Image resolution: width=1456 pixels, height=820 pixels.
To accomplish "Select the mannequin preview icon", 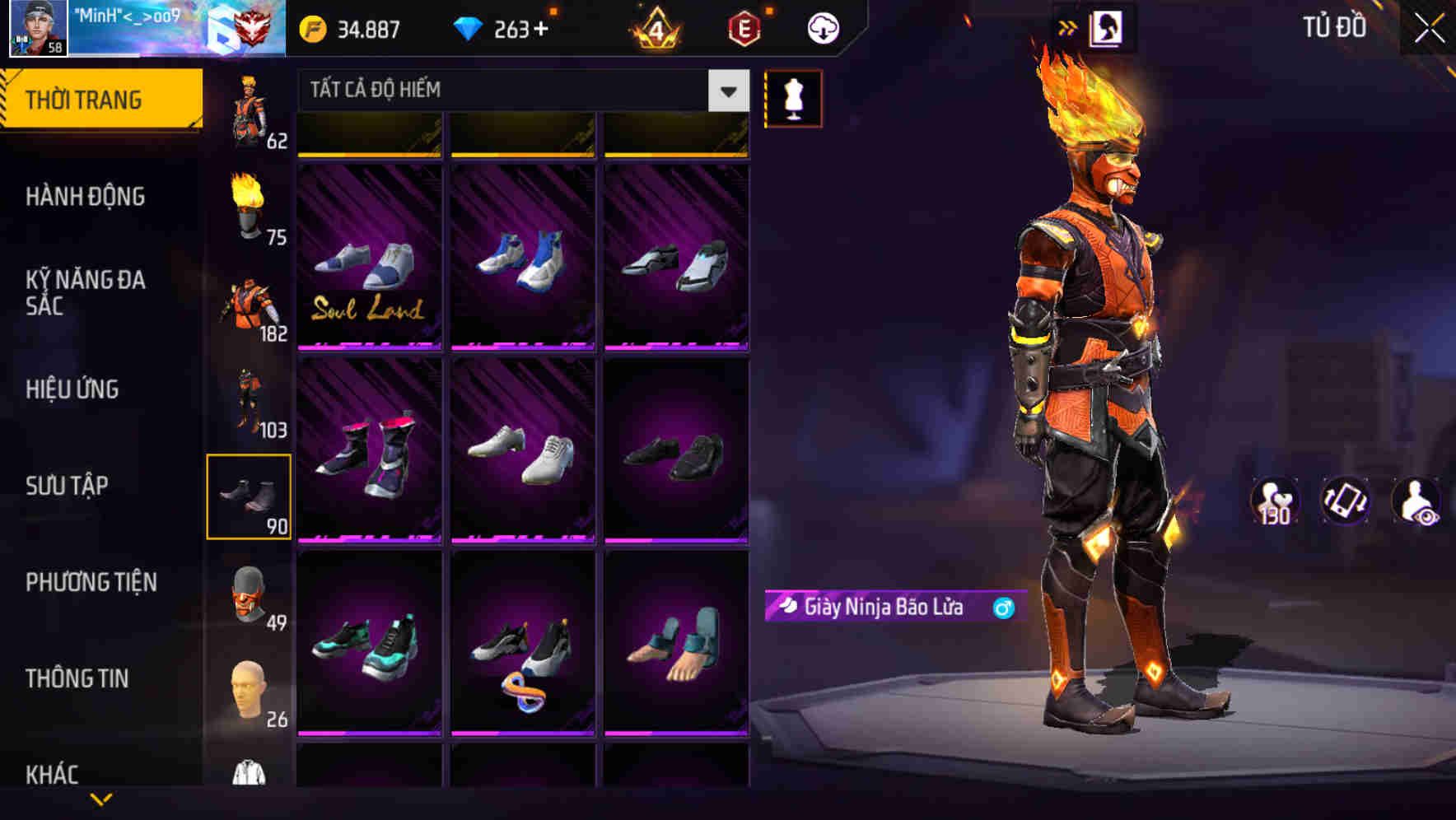I will tap(793, 97).
